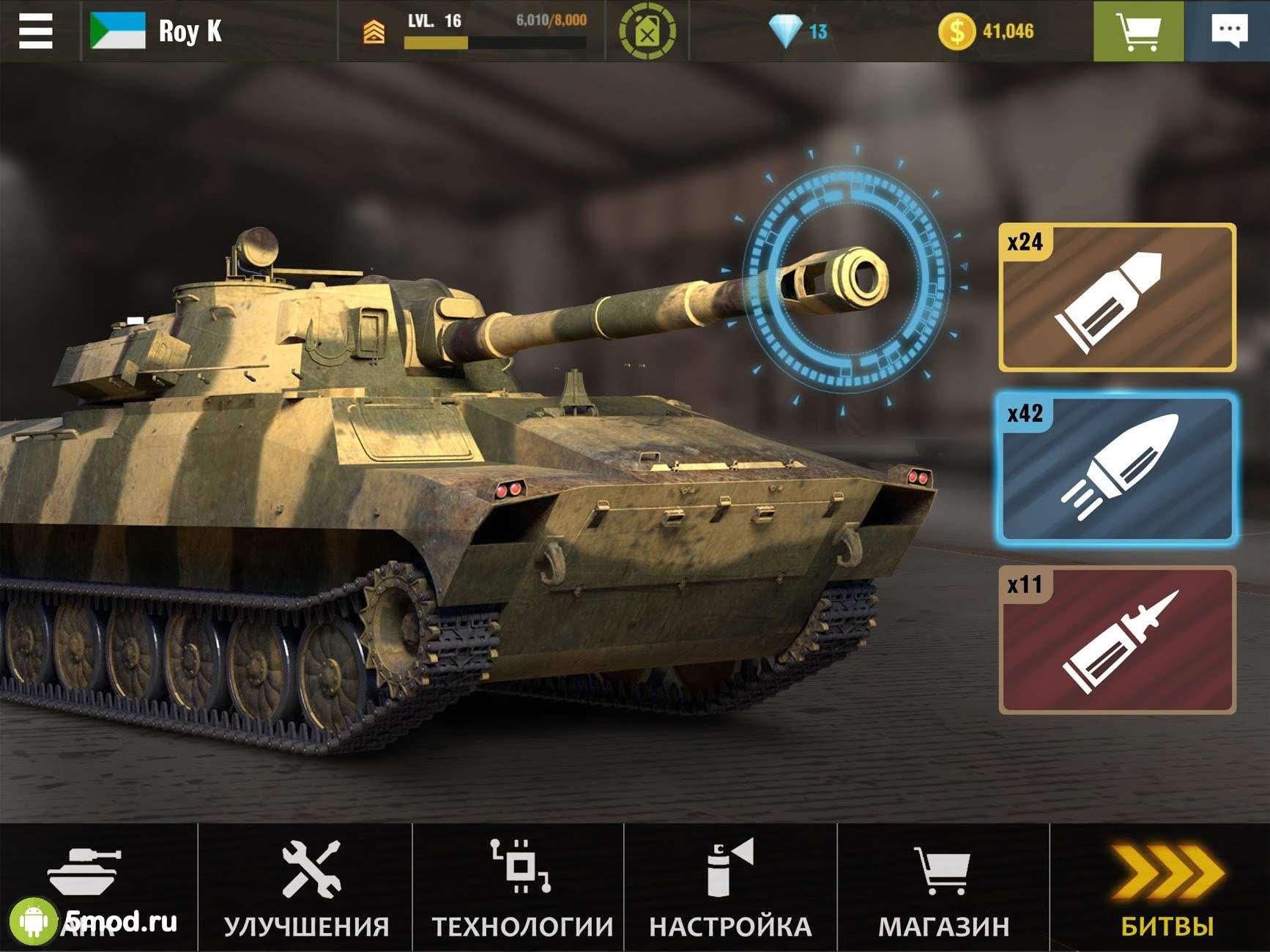Open the chat messages panel
Screen dimensions: 1270x952
click(1228, 31)
